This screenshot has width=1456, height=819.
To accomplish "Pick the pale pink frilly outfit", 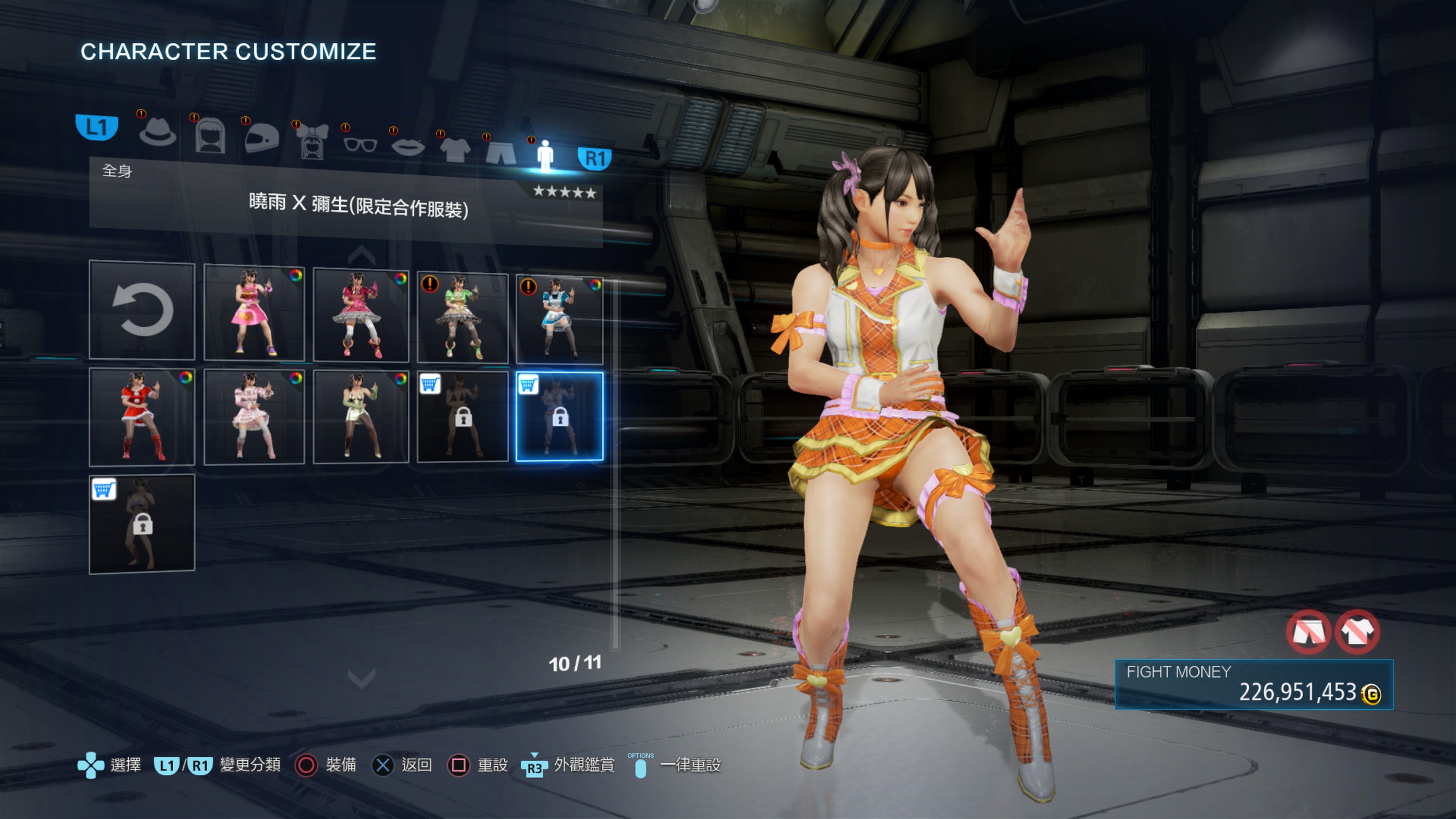I will click(254, 417).
